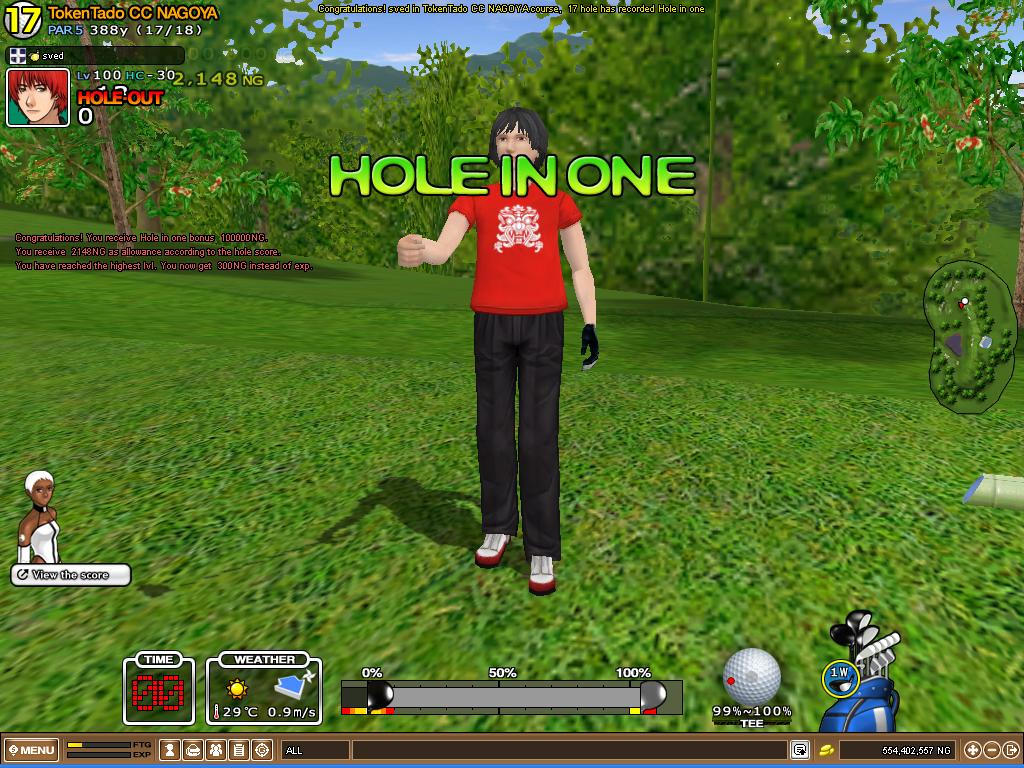Click the caddie character icon
Screen dimensions: 1024x768
[39, 518]
